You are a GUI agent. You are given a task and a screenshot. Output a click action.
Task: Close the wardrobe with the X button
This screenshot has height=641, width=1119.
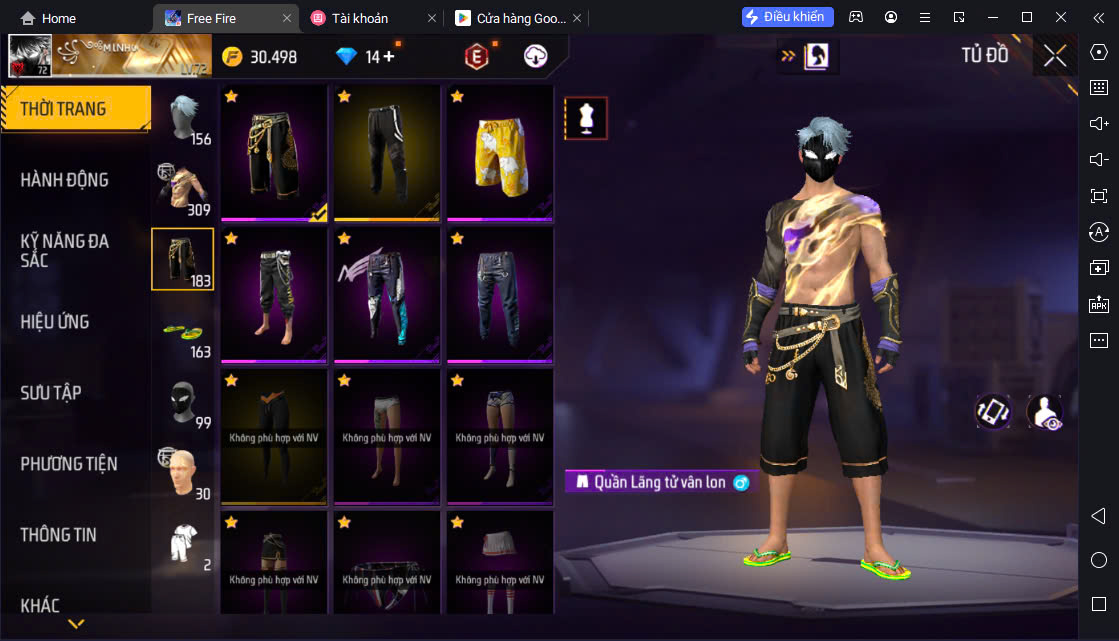click(1055, 56)
